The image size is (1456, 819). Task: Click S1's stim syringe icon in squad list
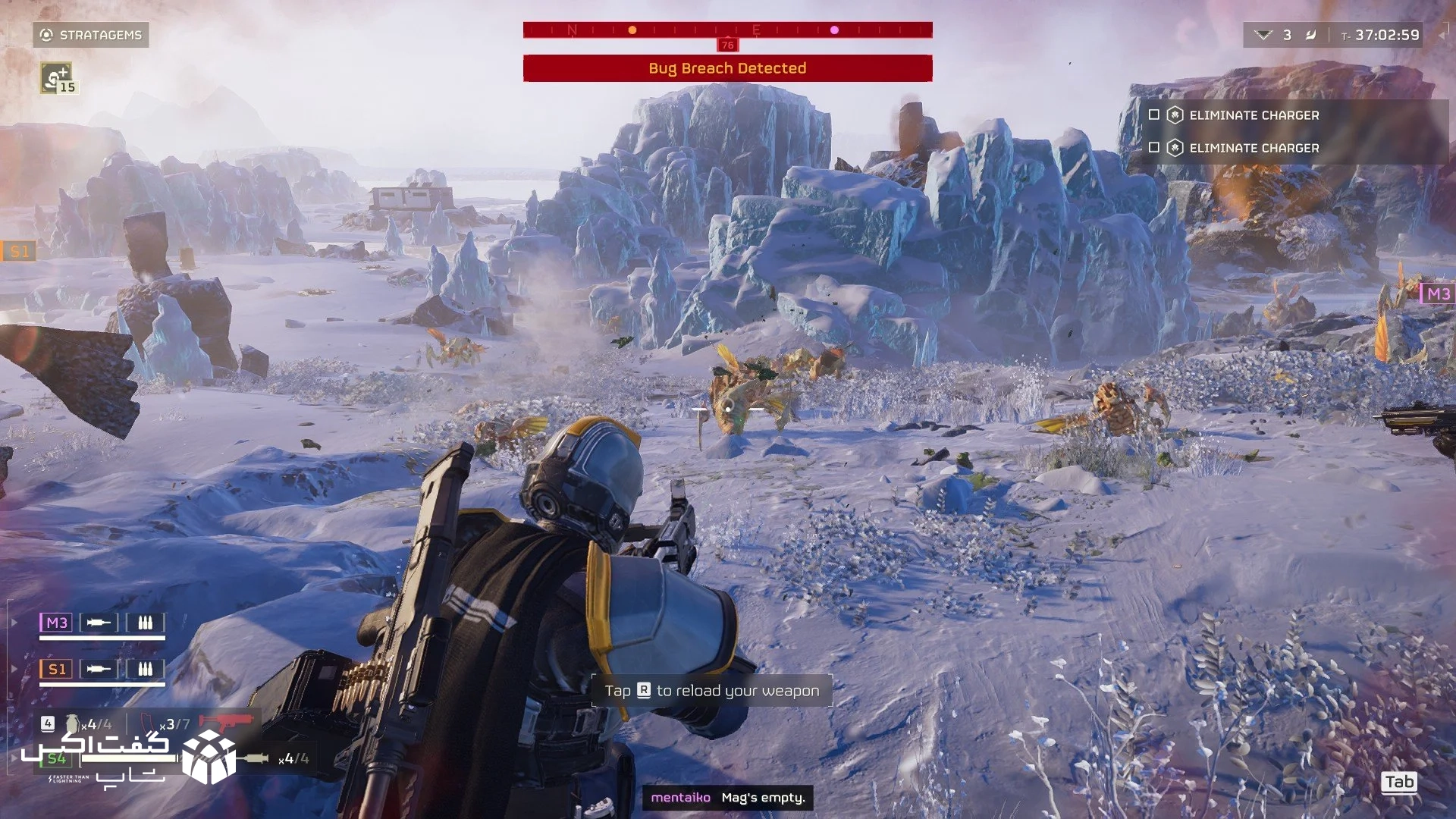coord(99,669)
